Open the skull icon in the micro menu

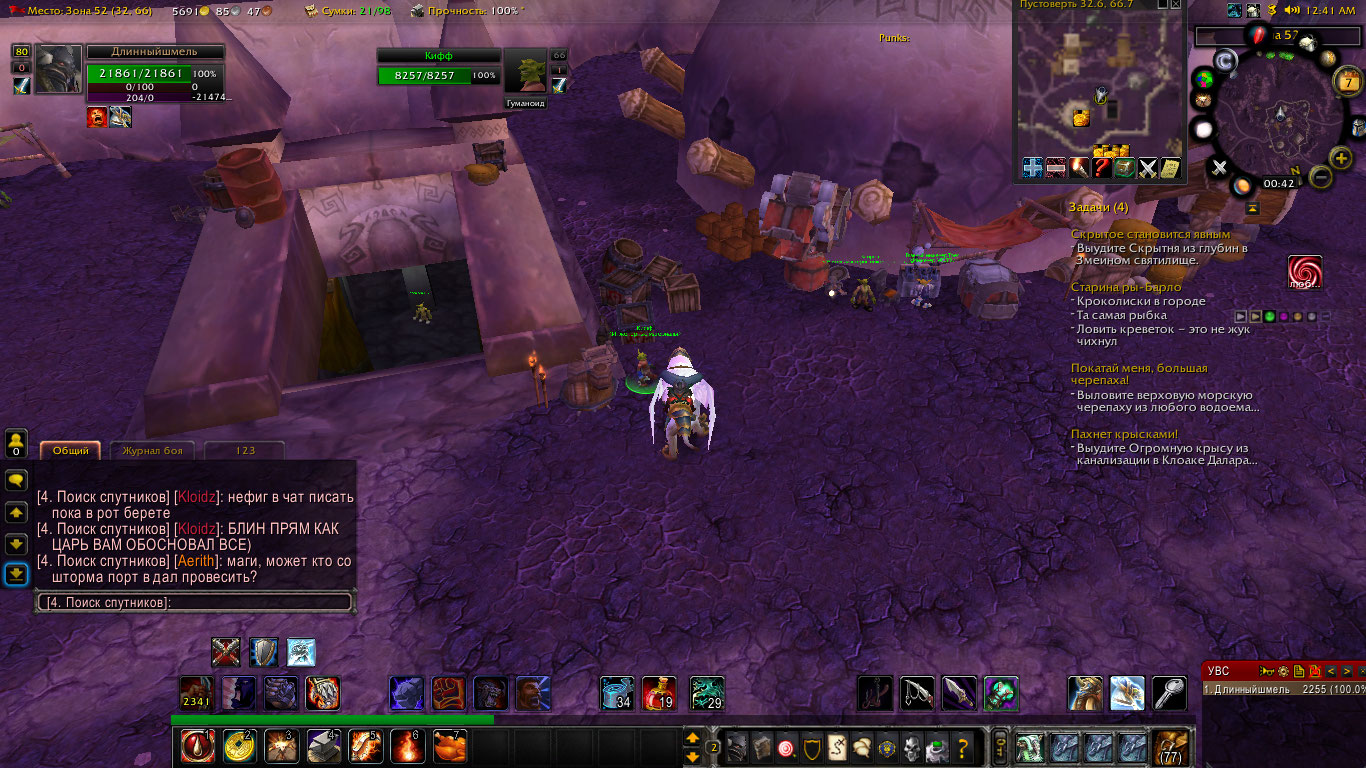click(x=911, y=747)
